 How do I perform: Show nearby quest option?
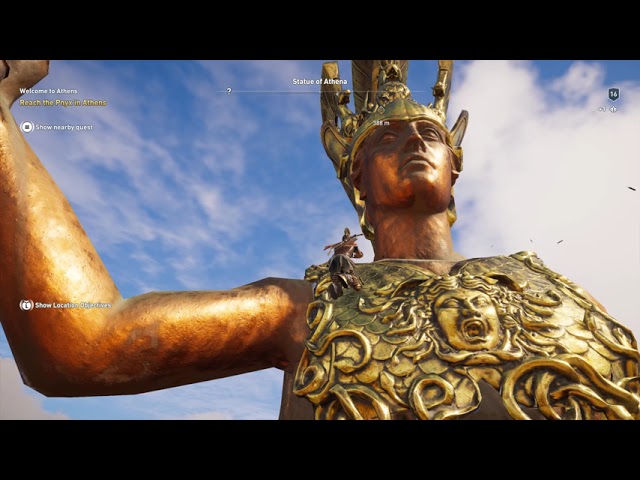coord(58,127)
